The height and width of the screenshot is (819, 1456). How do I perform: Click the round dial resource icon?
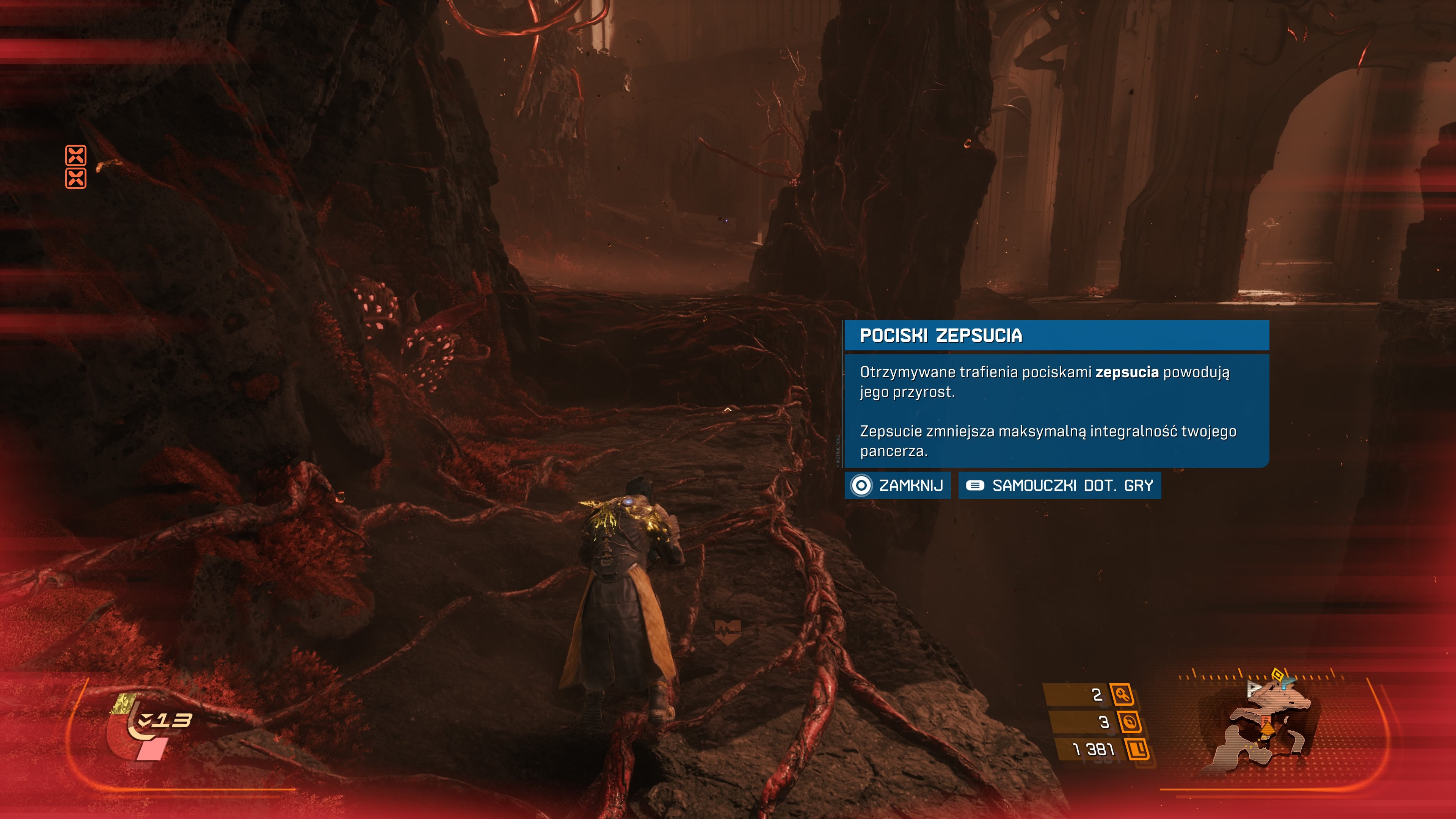point(1129,722)
